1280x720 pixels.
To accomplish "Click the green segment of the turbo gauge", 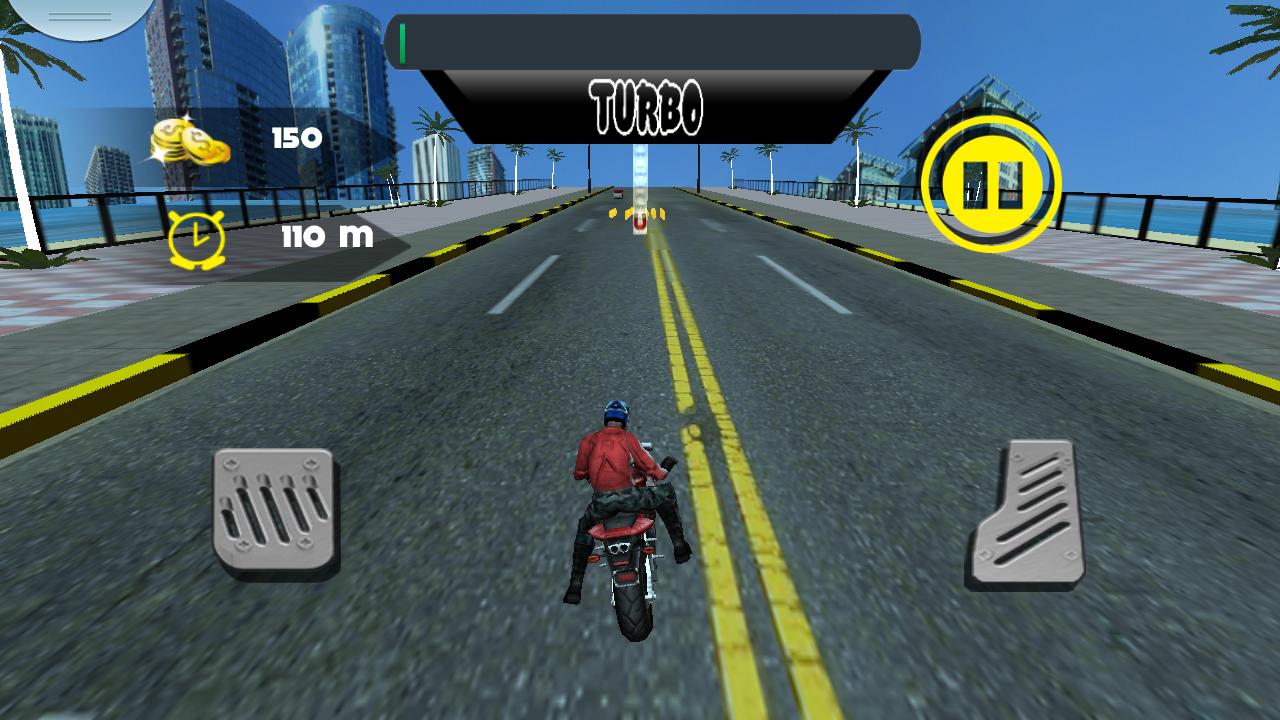I will (x=404, y=40).
